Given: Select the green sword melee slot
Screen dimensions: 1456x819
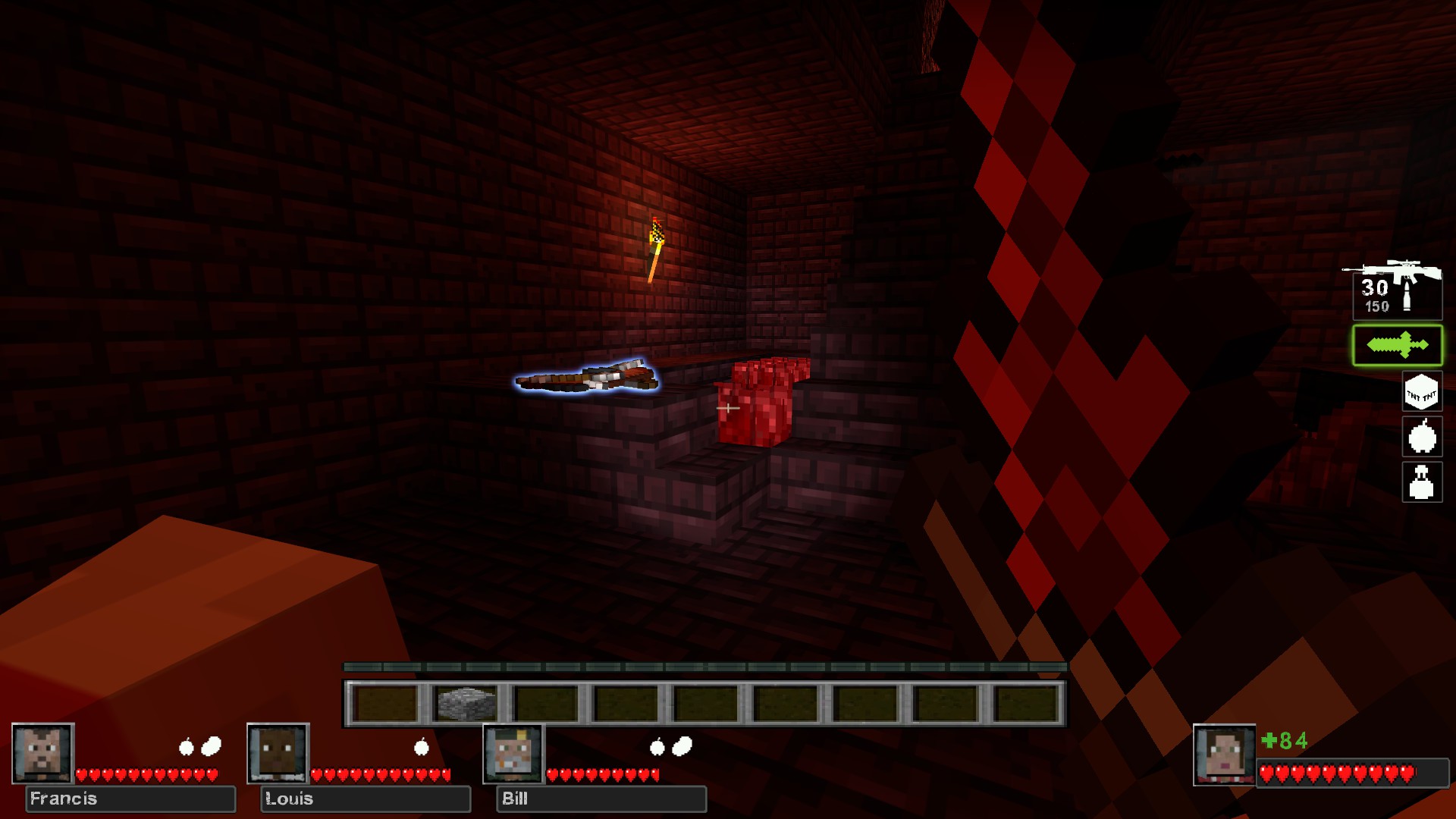Looking at the screenshot, I should [1397, 346].
